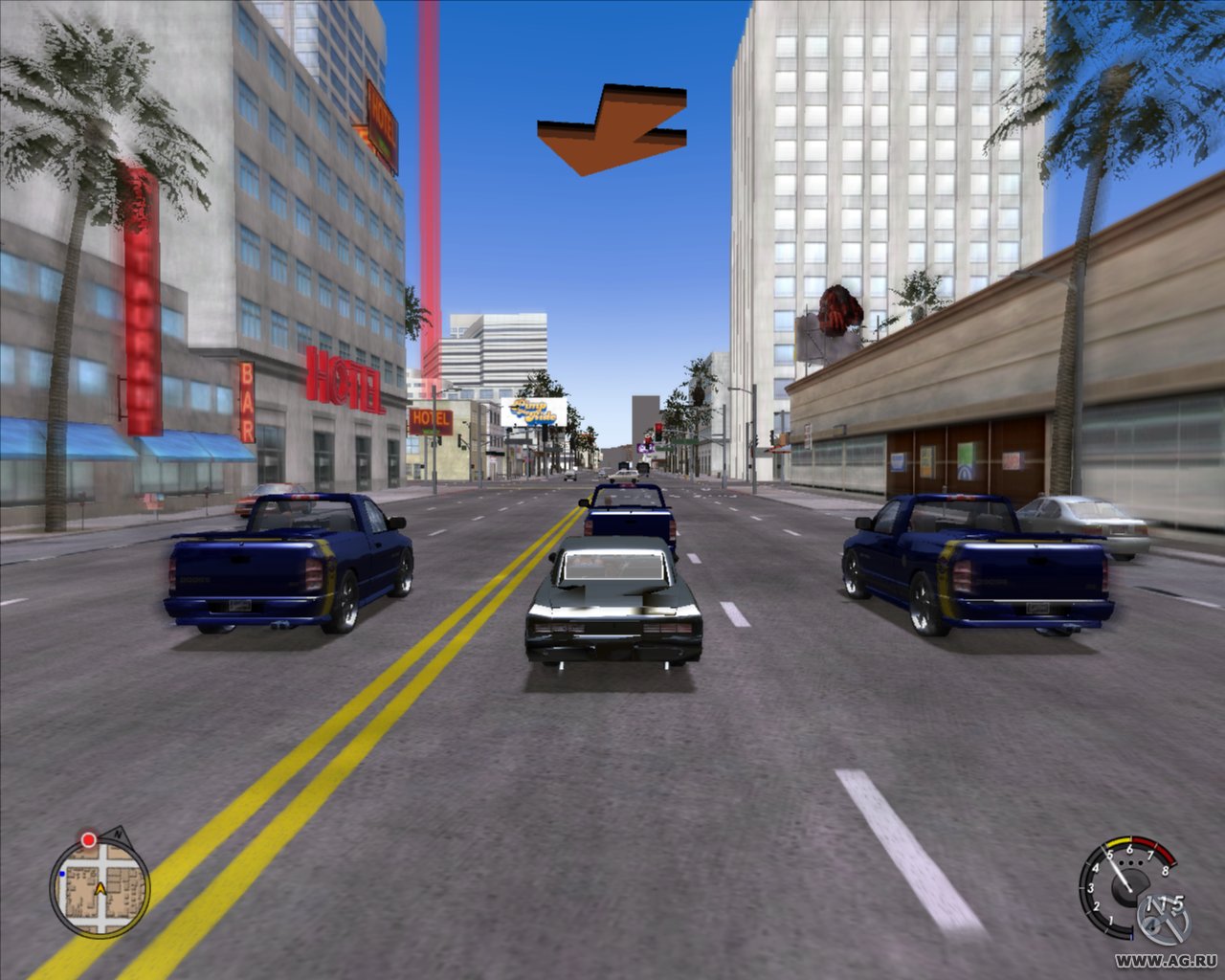This screenshot has height=980, width=1225.
Task: Click the blue blip on the minimap
Action: coord(62,874)
